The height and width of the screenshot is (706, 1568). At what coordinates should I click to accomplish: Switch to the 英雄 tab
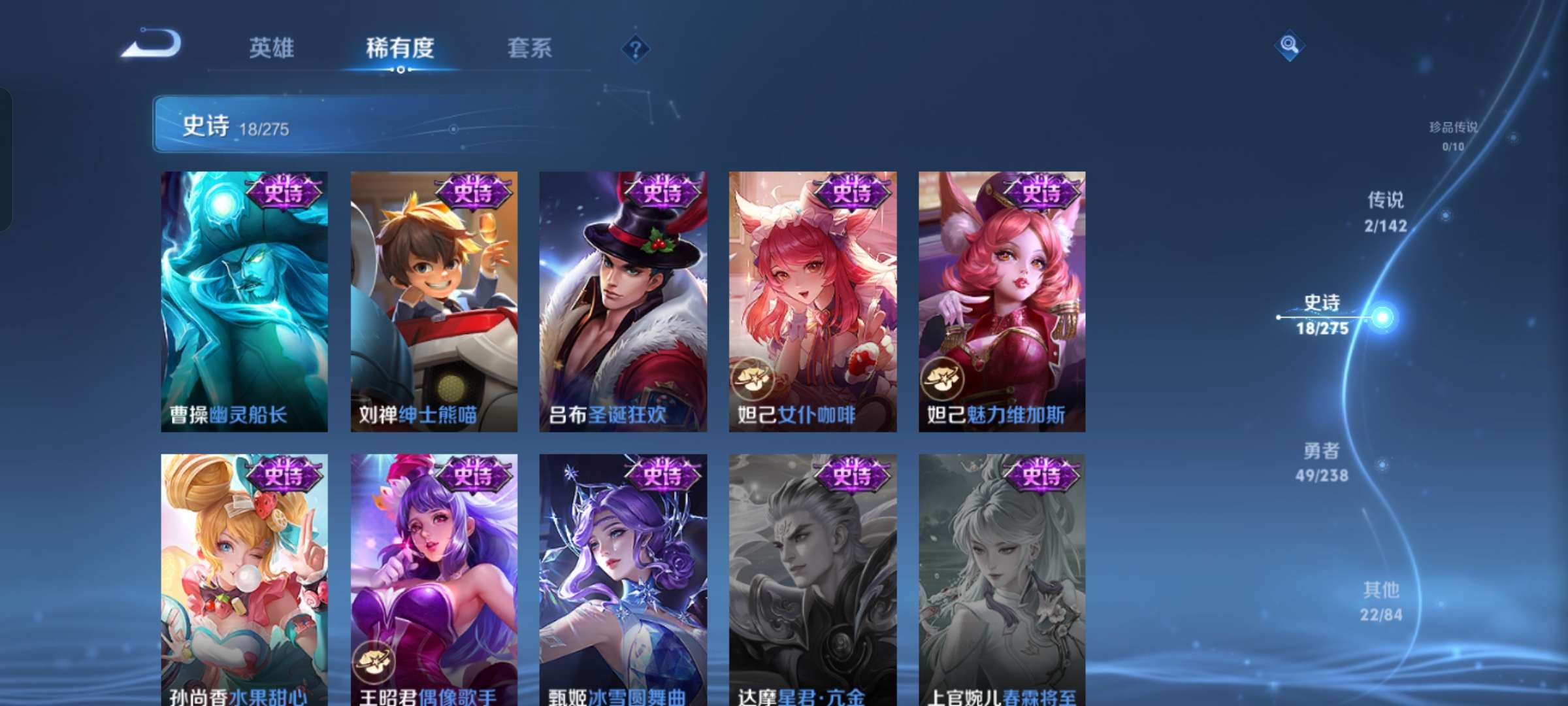pyautogui.click(x=271, y=48)
